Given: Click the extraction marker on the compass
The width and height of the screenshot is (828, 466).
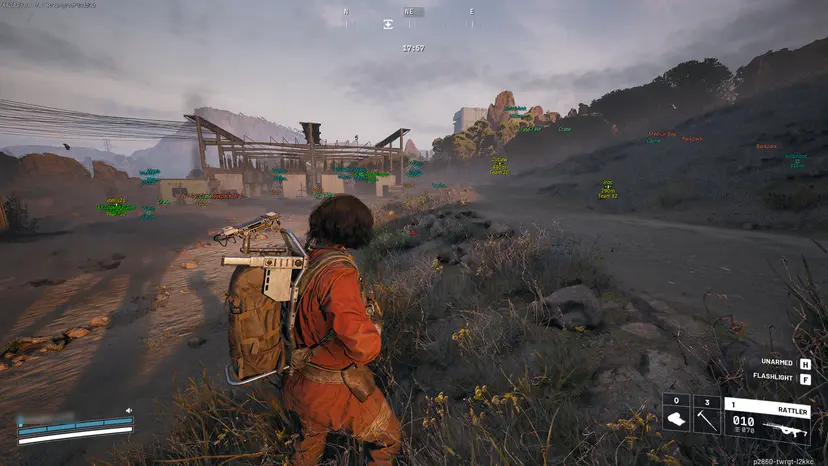Looking at the screenshot, I should [x=388, y=24].
